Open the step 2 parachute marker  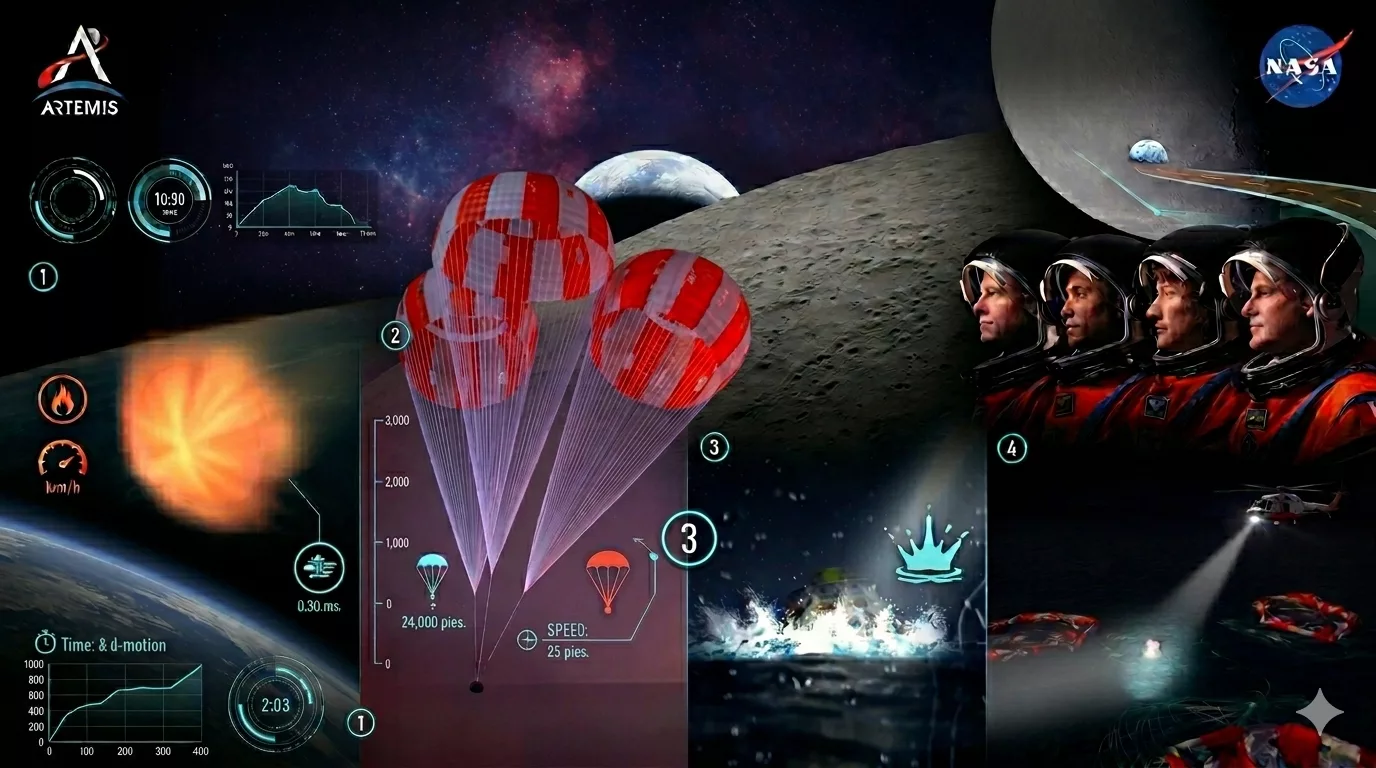395,336
